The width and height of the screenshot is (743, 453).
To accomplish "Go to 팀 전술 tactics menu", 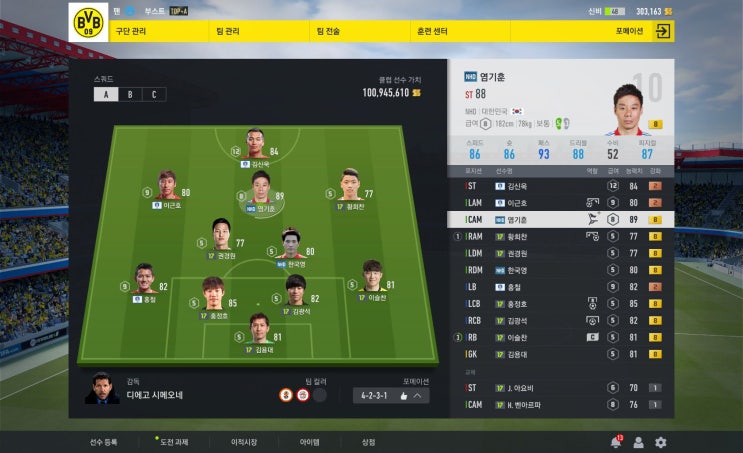I will [328, 31].
